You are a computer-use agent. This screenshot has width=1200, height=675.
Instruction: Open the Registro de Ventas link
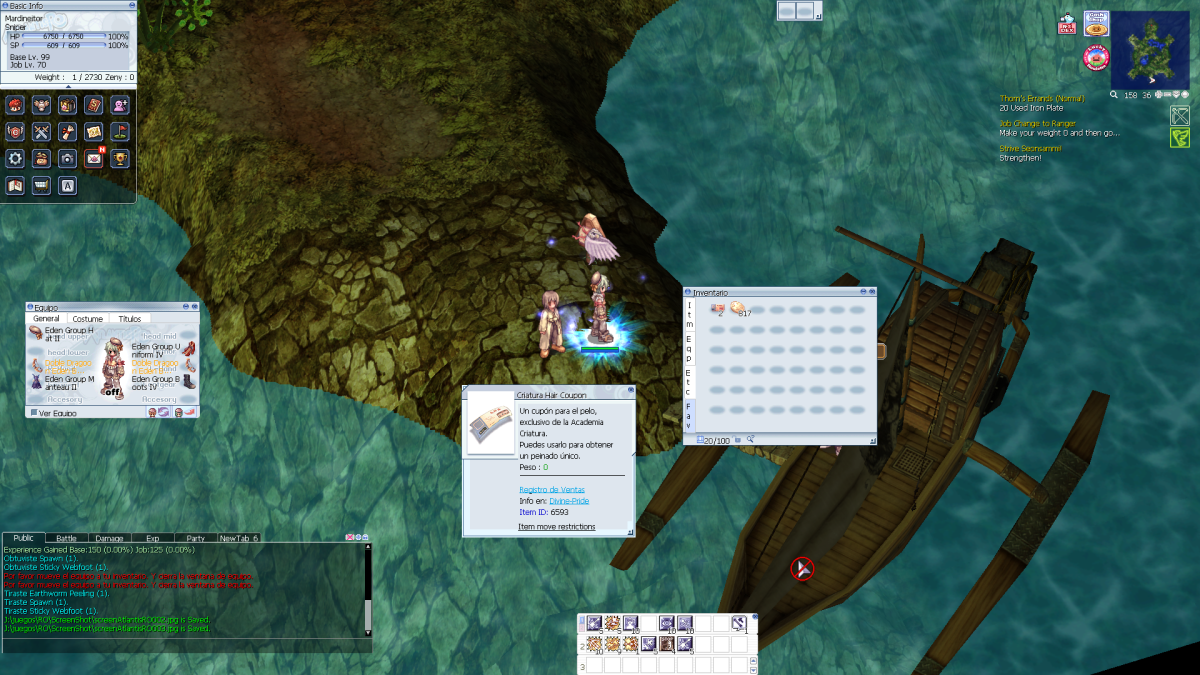[x=545, y=490]
